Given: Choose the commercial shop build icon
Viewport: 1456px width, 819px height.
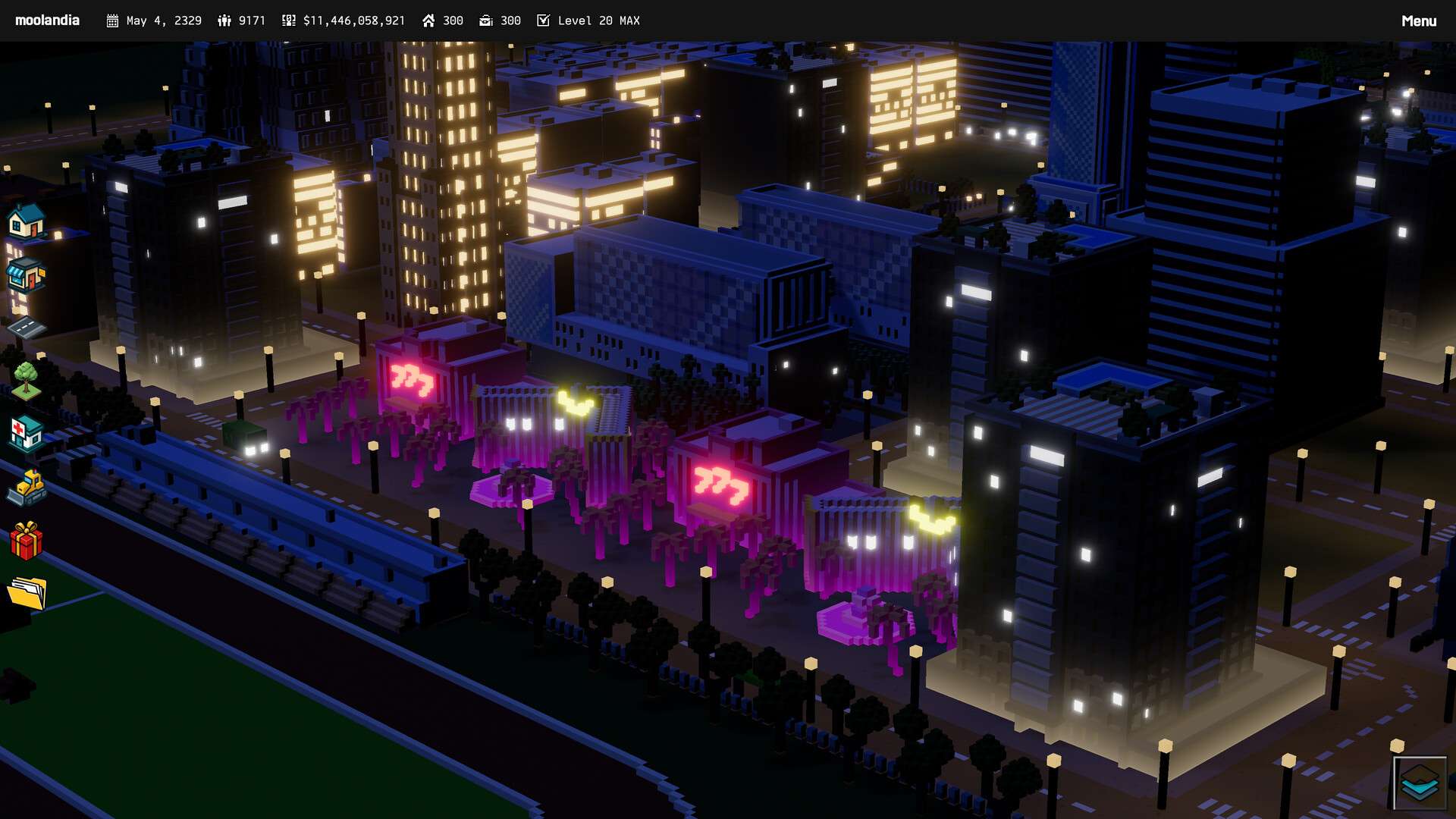Looking at the screenshot, I should point(26,275).
